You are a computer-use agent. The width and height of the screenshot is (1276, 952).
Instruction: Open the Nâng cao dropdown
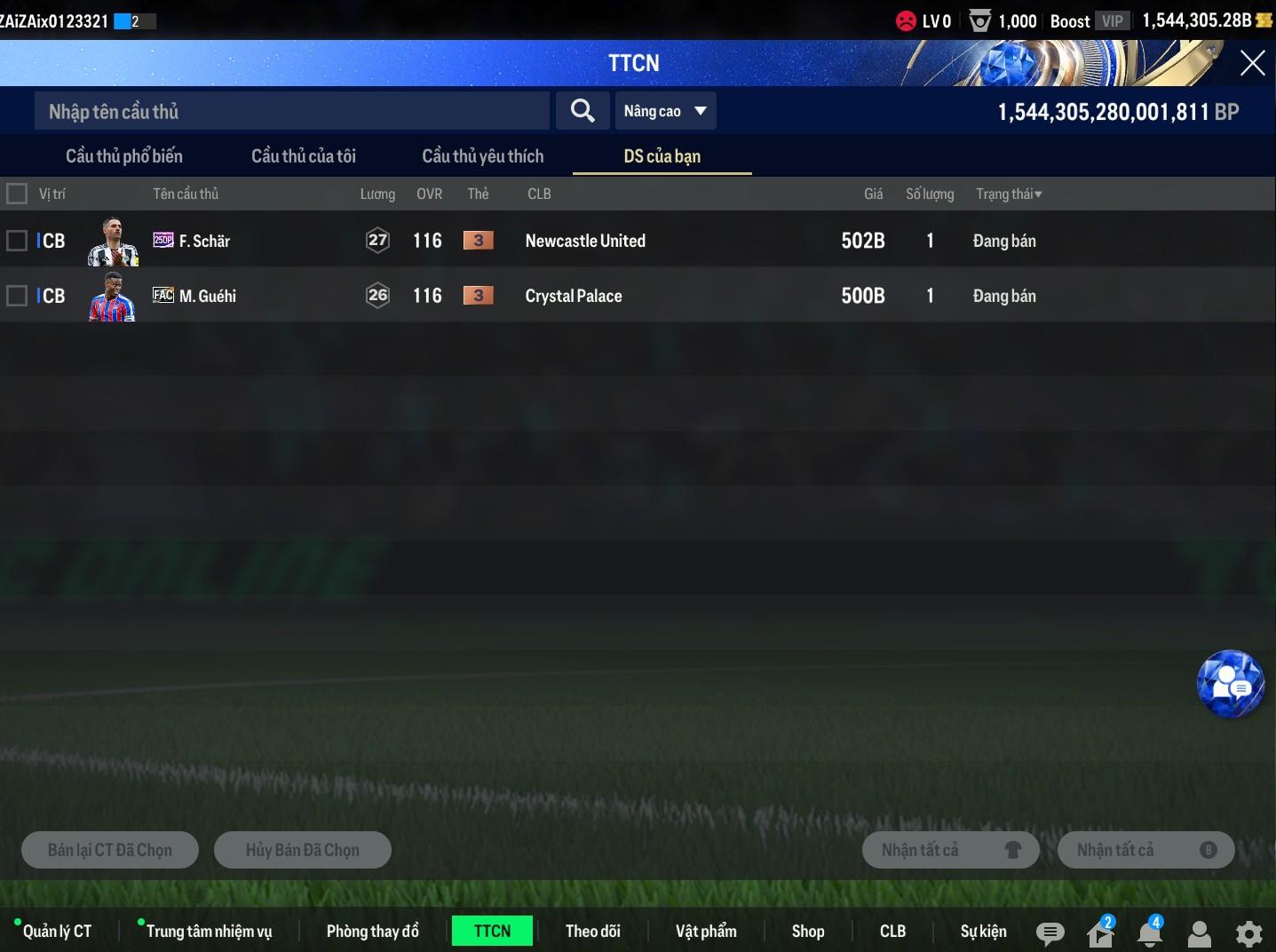665,111
